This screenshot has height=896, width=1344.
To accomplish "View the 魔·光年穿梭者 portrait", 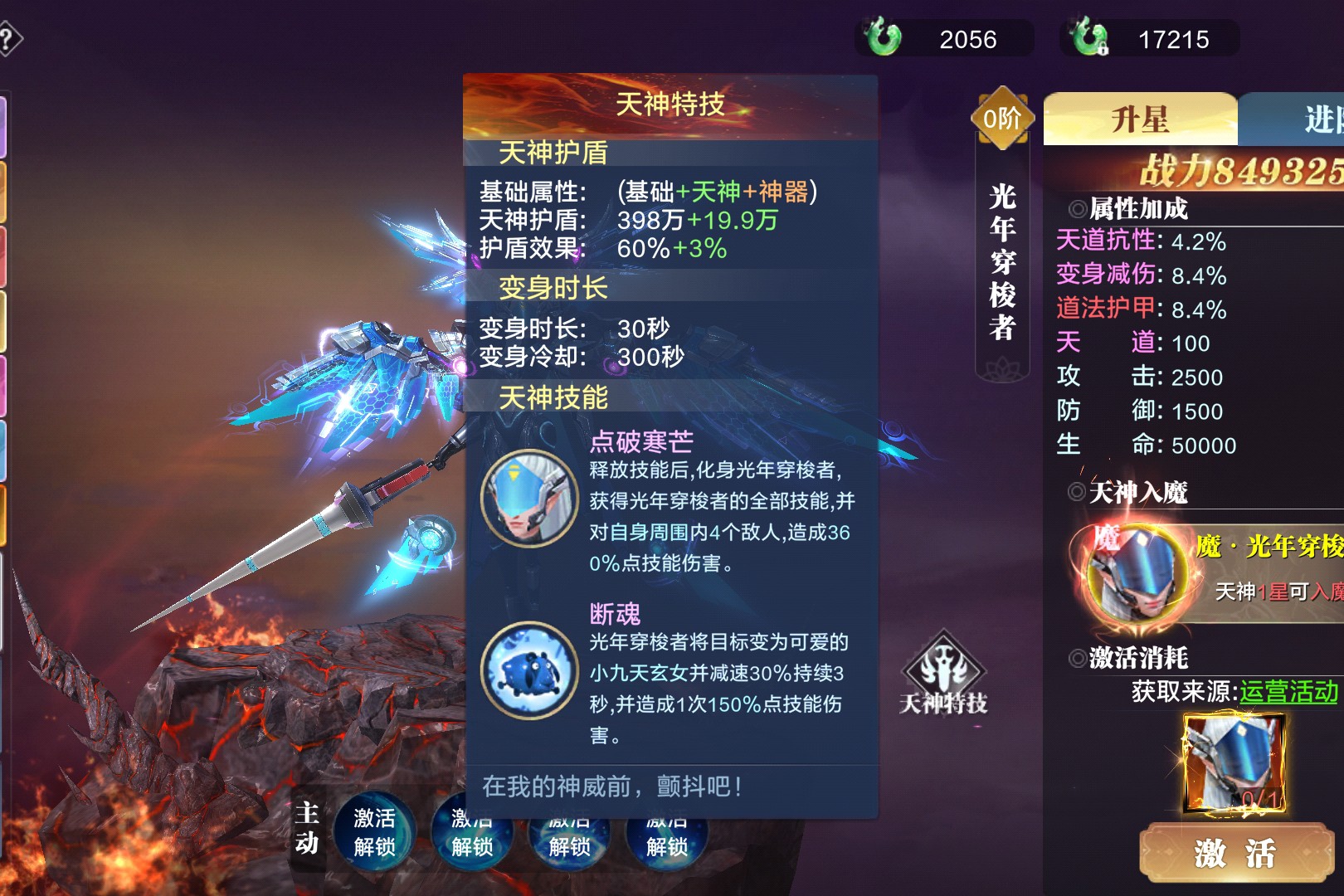I will (x=1136, y=574).
